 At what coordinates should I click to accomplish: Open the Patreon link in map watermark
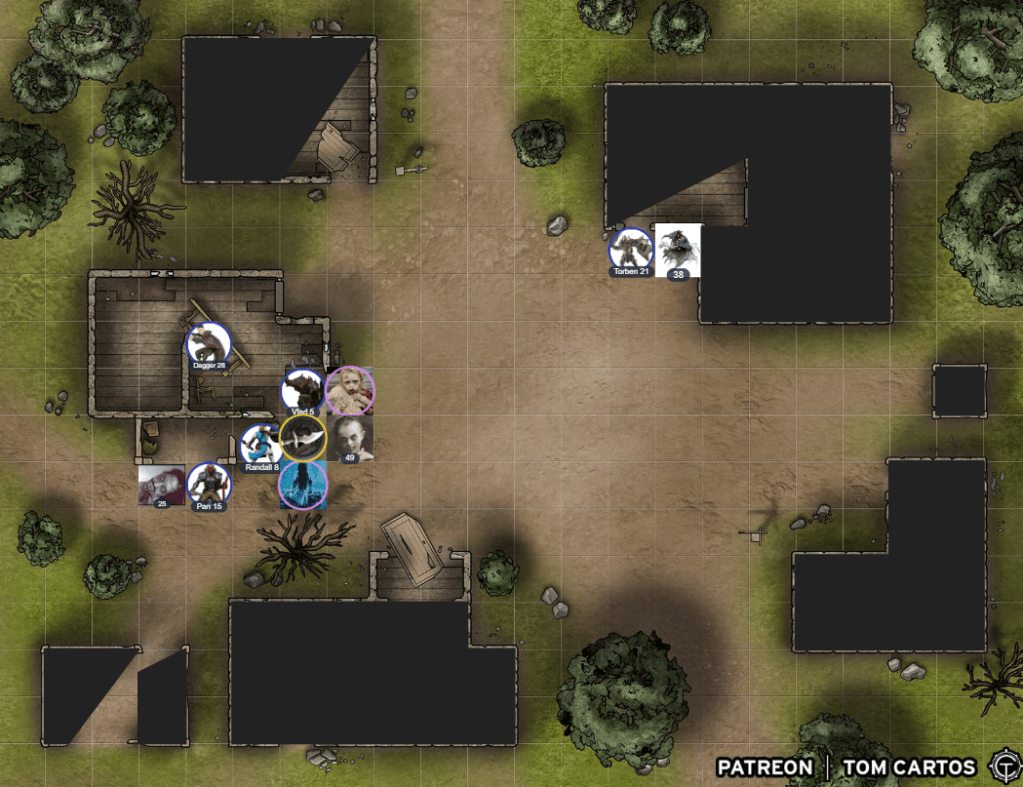[x=764, y=767]
